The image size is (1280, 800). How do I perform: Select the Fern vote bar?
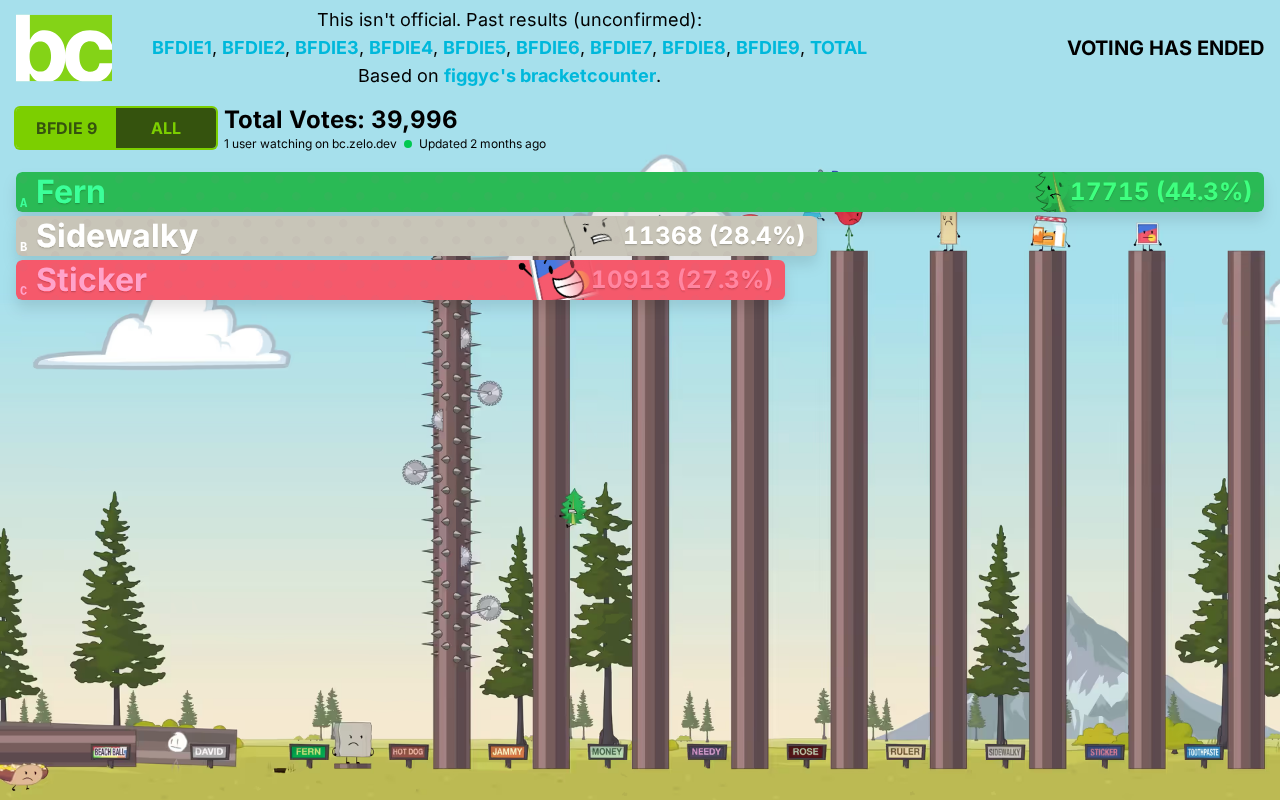[x=640, y=192]
